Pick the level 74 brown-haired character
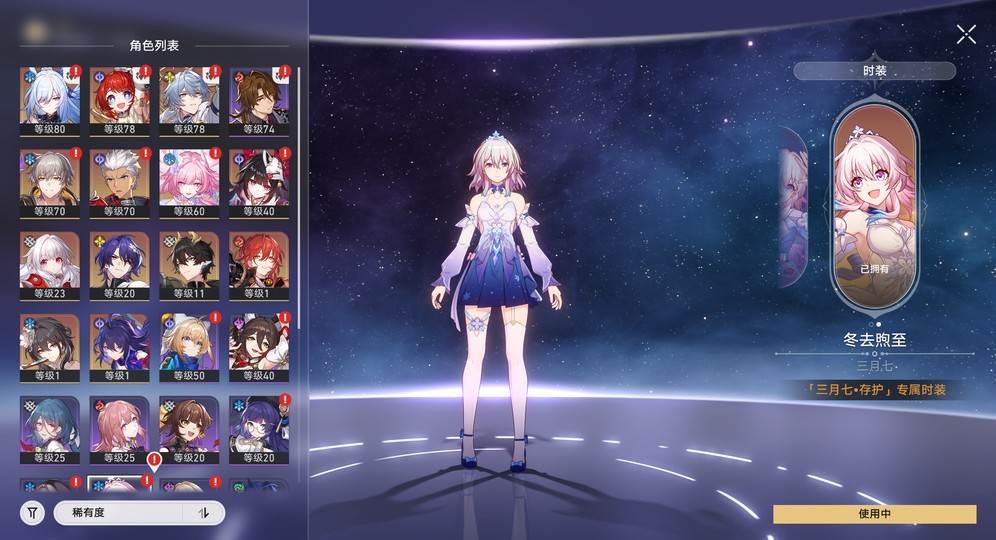 (259, 100)
